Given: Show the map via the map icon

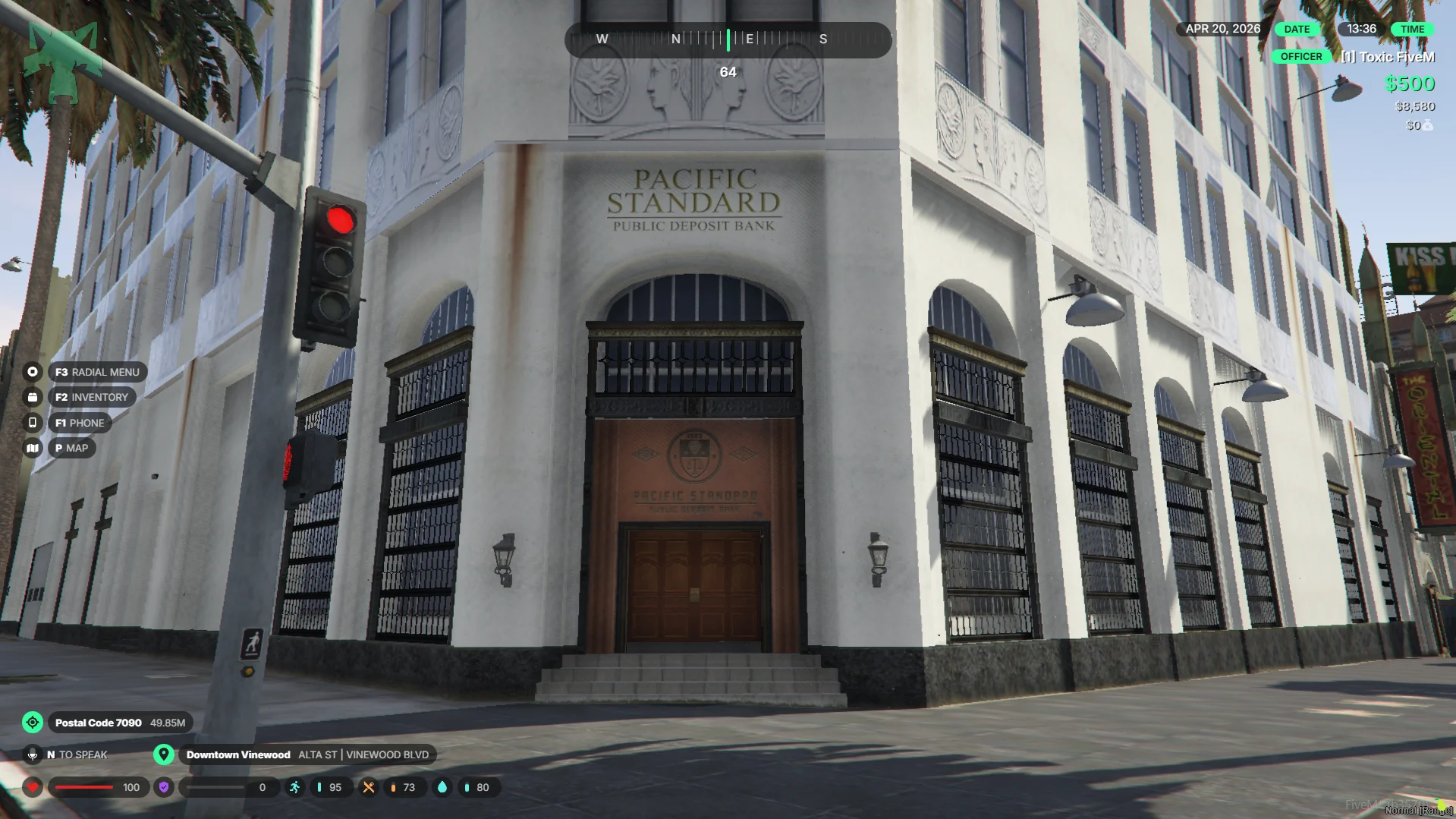Looking at the screenshot, I should 33,448.
